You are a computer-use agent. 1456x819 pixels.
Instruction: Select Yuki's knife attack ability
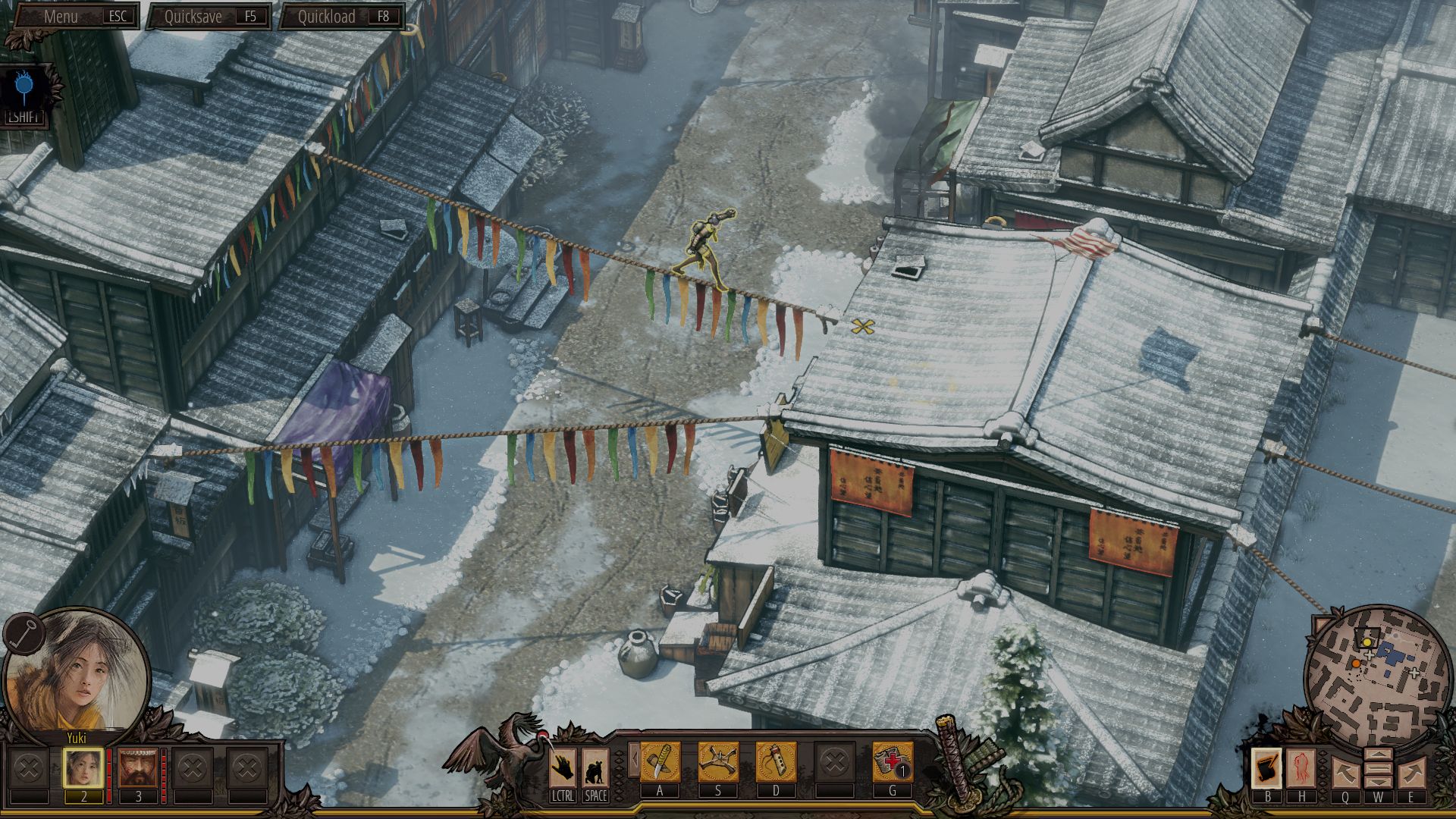660,761
